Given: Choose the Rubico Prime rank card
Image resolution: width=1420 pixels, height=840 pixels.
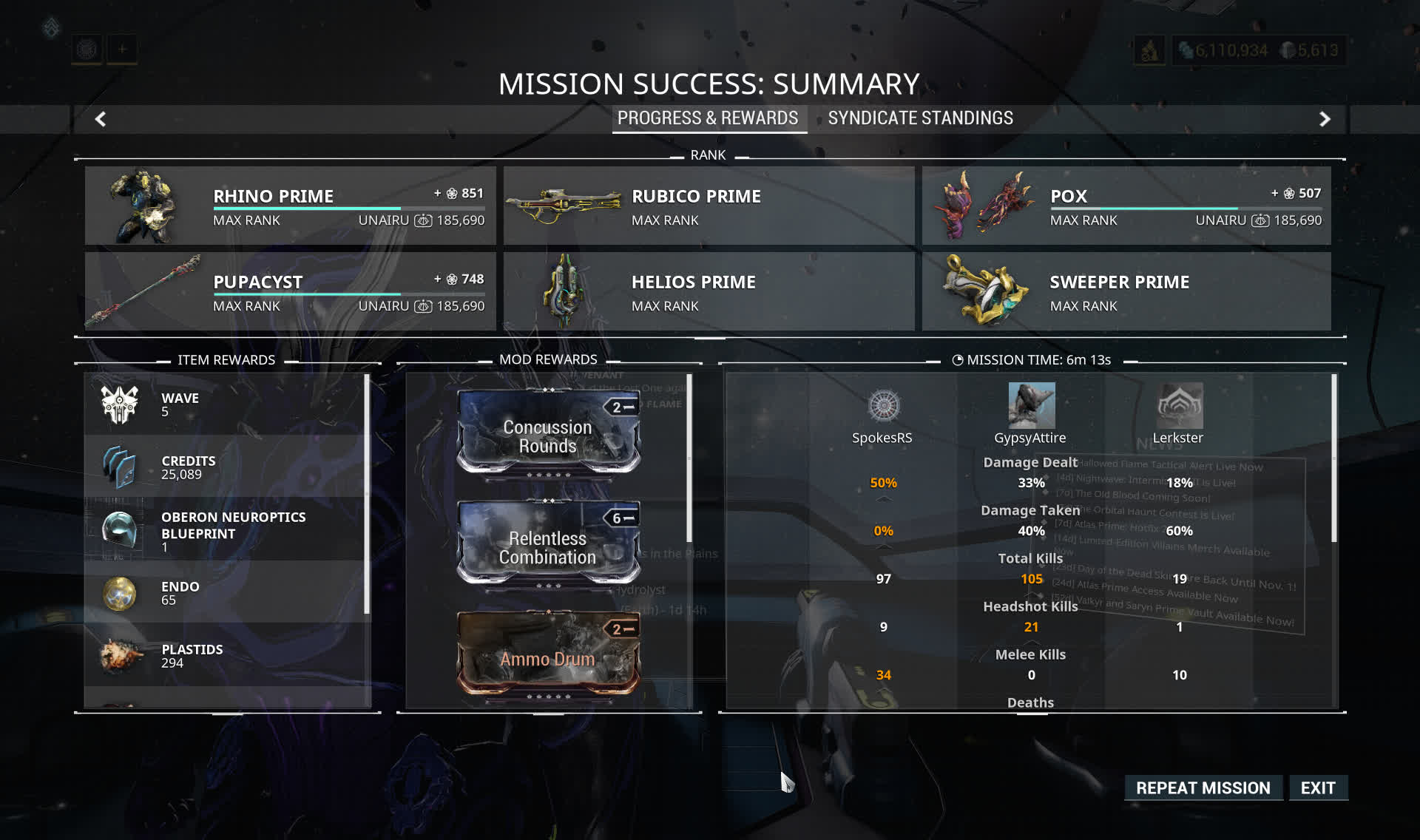Looking at the screenshot, I should click(709, 206).
